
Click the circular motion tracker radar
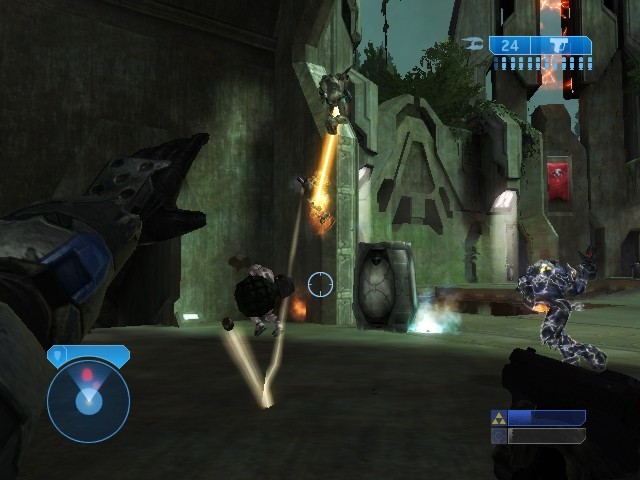pos(88,400)
